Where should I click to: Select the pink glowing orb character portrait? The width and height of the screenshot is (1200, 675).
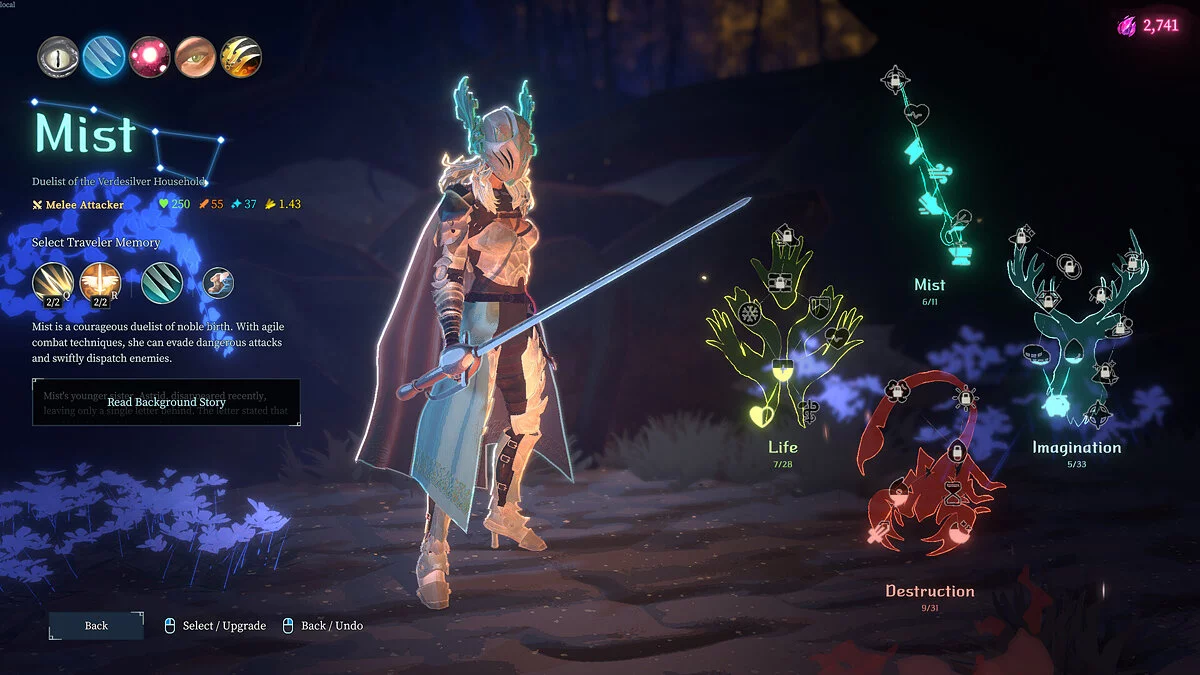[x=150, y=57]
